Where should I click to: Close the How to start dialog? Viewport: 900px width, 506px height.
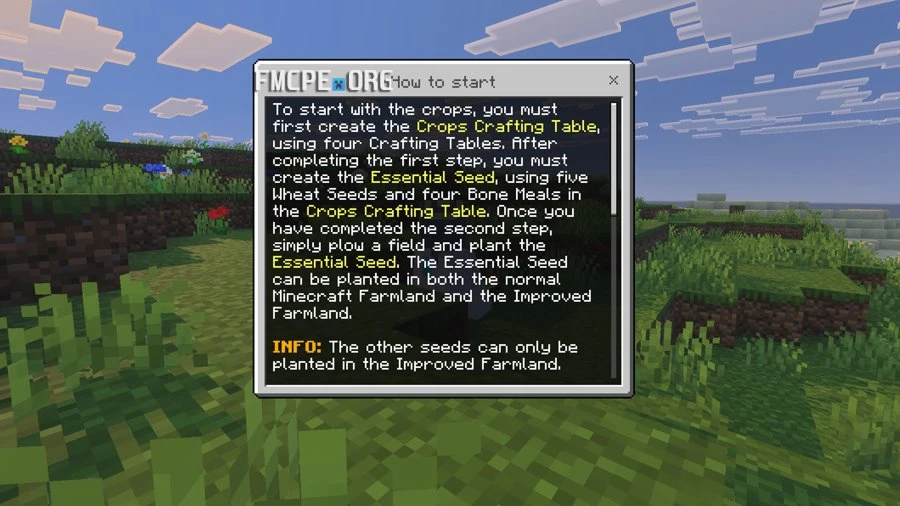[614, 80]
